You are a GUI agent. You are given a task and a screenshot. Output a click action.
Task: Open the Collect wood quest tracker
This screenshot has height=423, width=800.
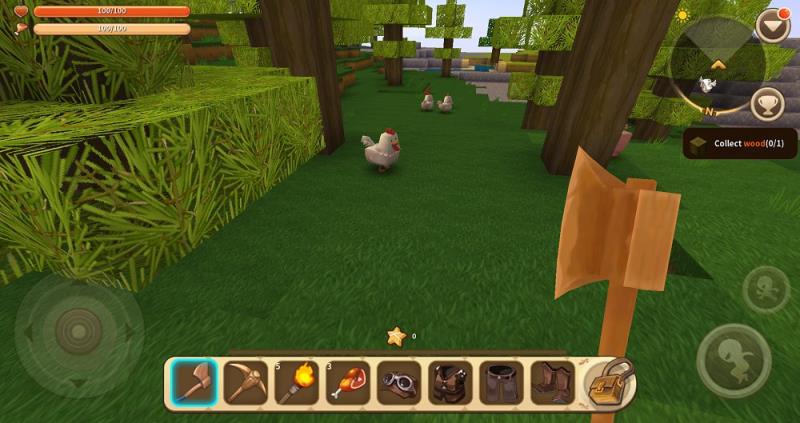click(740, 144)
